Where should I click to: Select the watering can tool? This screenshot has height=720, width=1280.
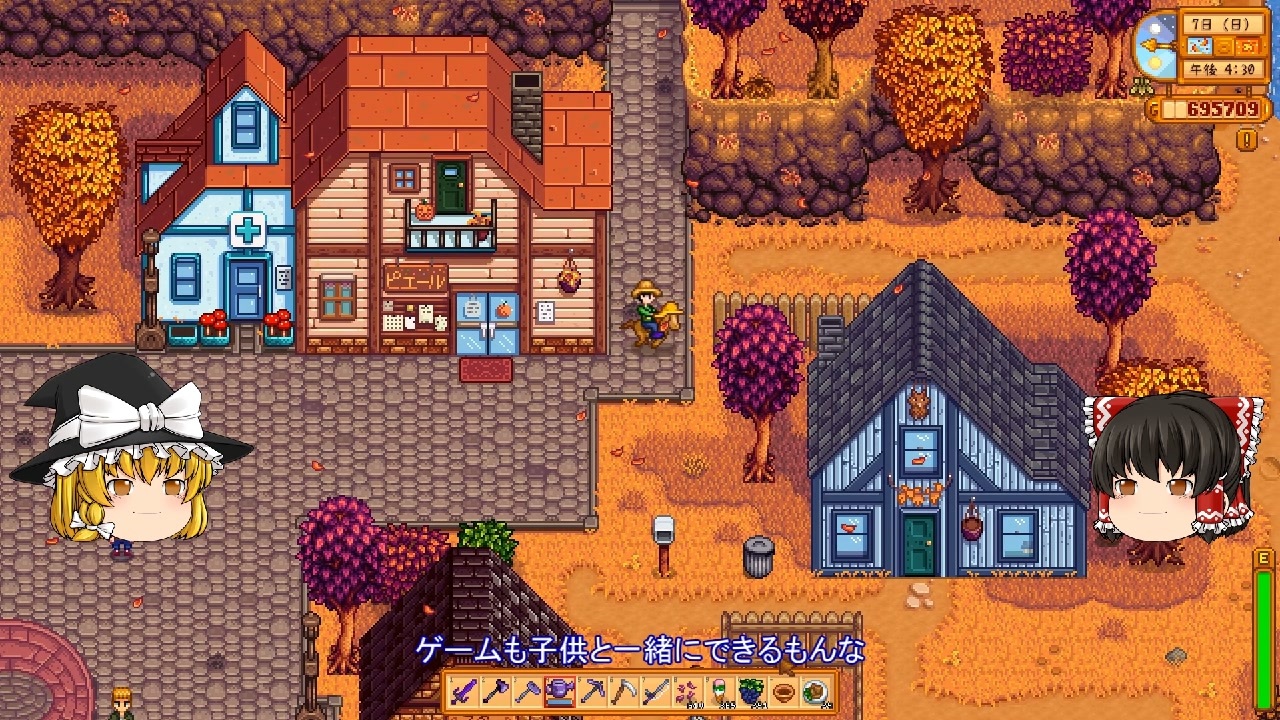[558, 698]
